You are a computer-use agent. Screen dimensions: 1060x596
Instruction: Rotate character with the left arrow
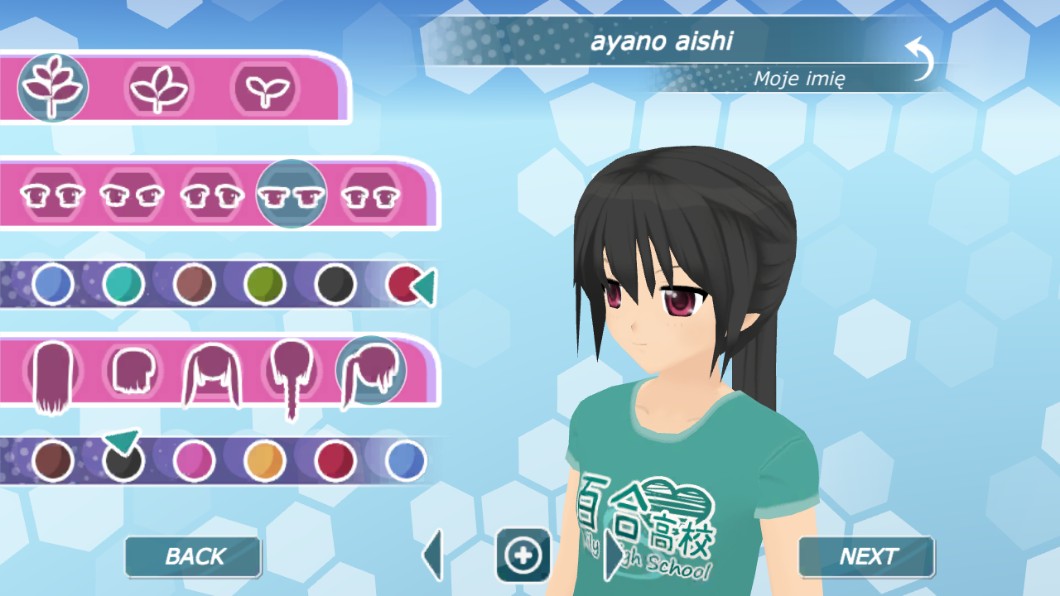click(x=433, y=556)
